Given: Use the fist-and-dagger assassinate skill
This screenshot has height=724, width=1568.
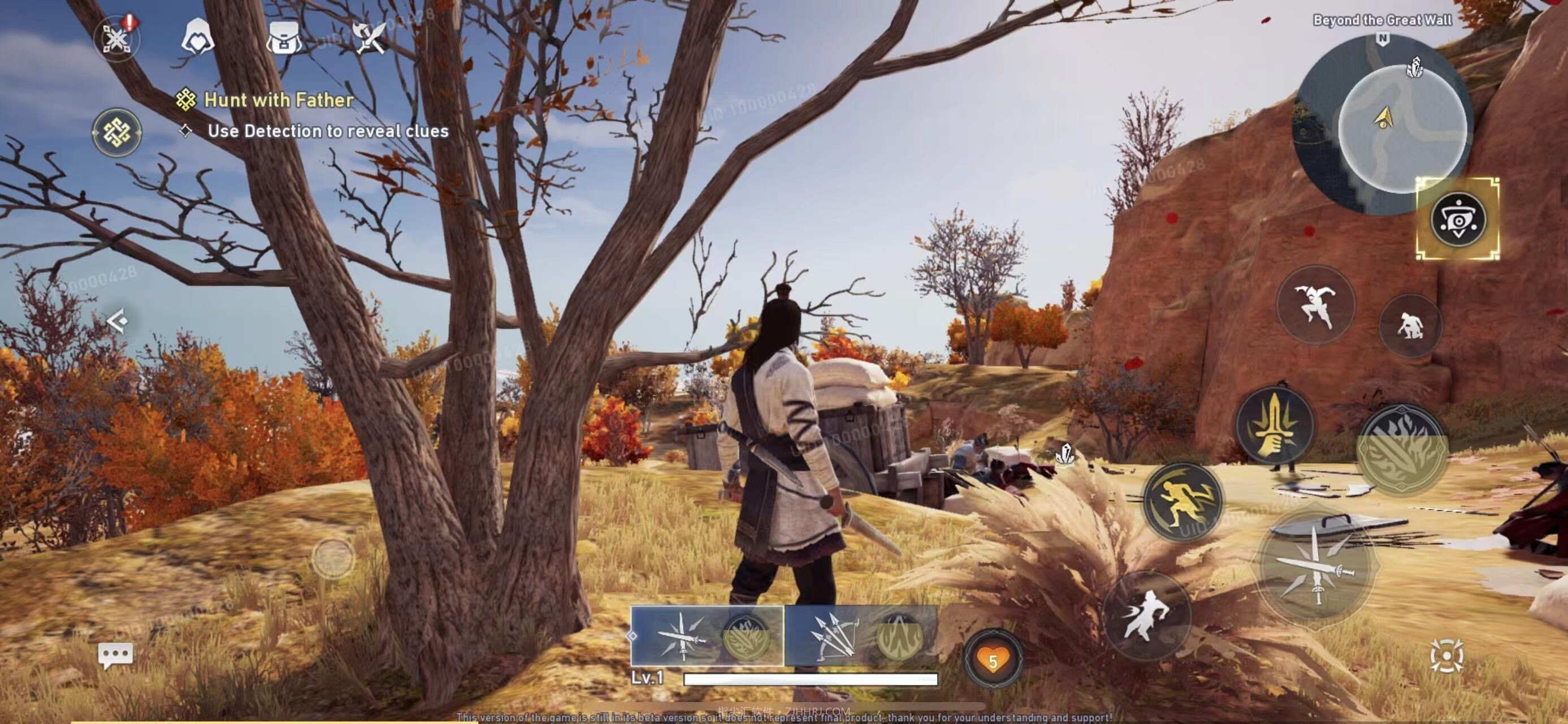Looking at the screenshot, I should click(x=1275, y=425).
